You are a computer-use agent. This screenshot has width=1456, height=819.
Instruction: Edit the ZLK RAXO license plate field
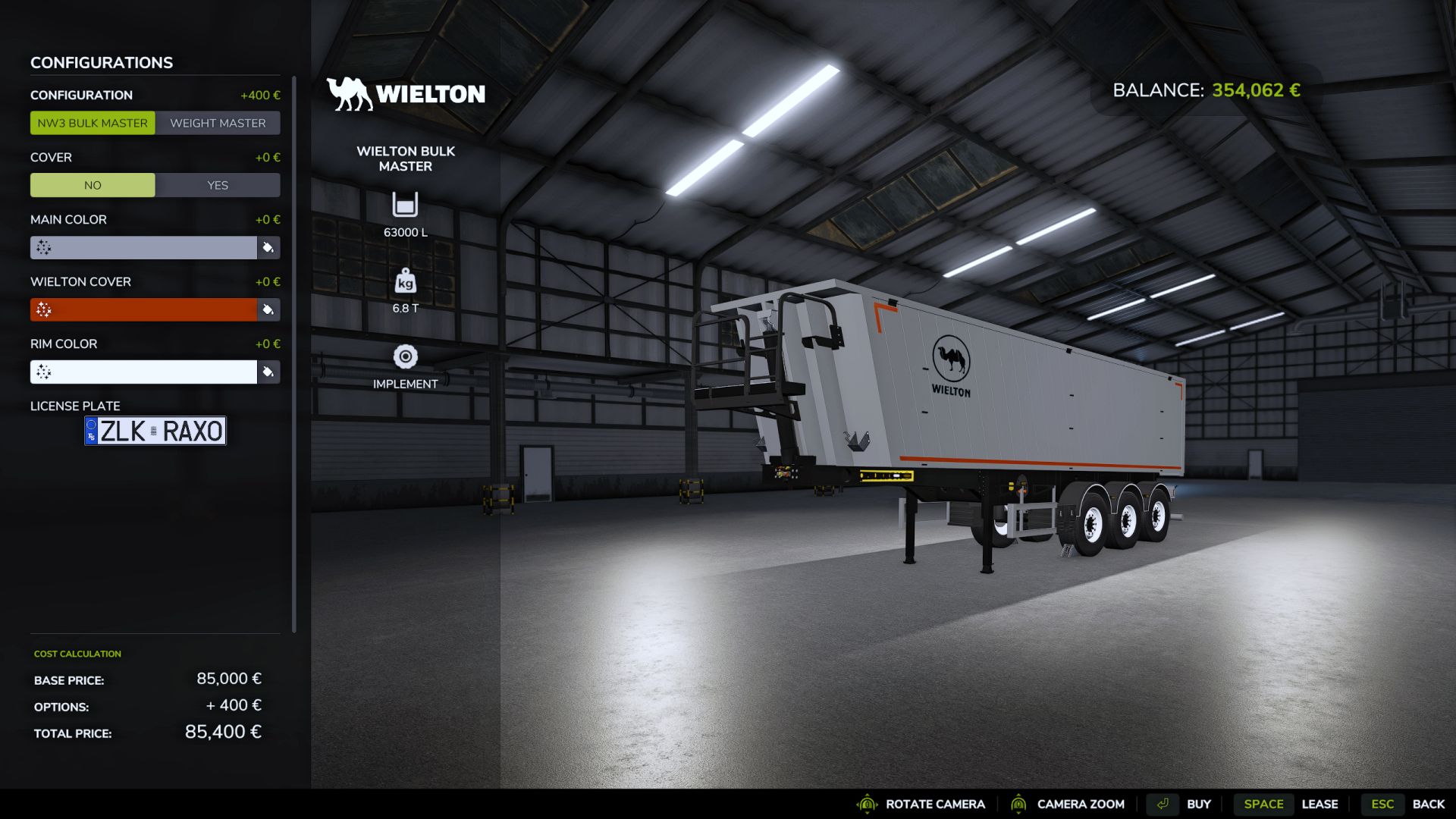coord(155,431)
